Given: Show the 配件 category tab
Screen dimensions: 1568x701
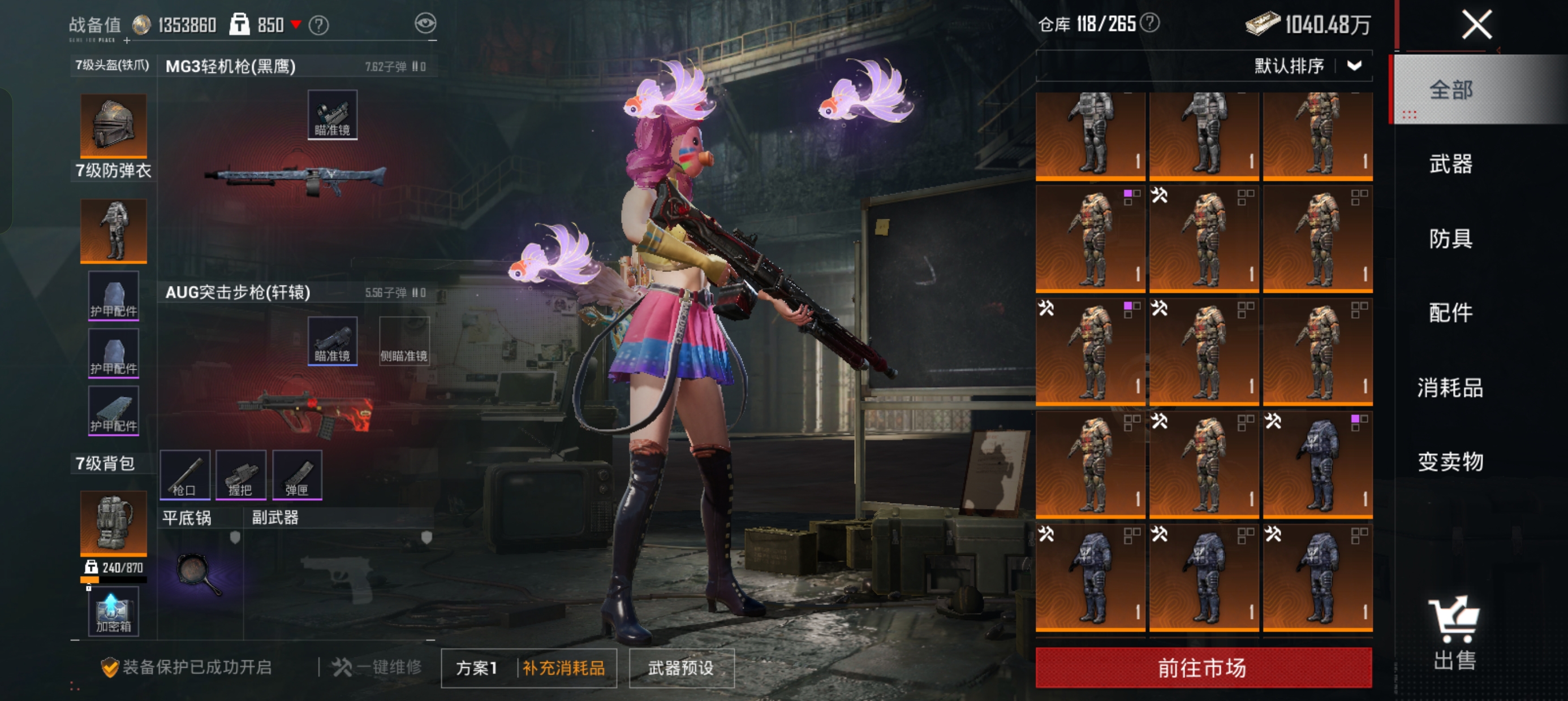Looking at the screenshot, I should tap(1450, 313).
